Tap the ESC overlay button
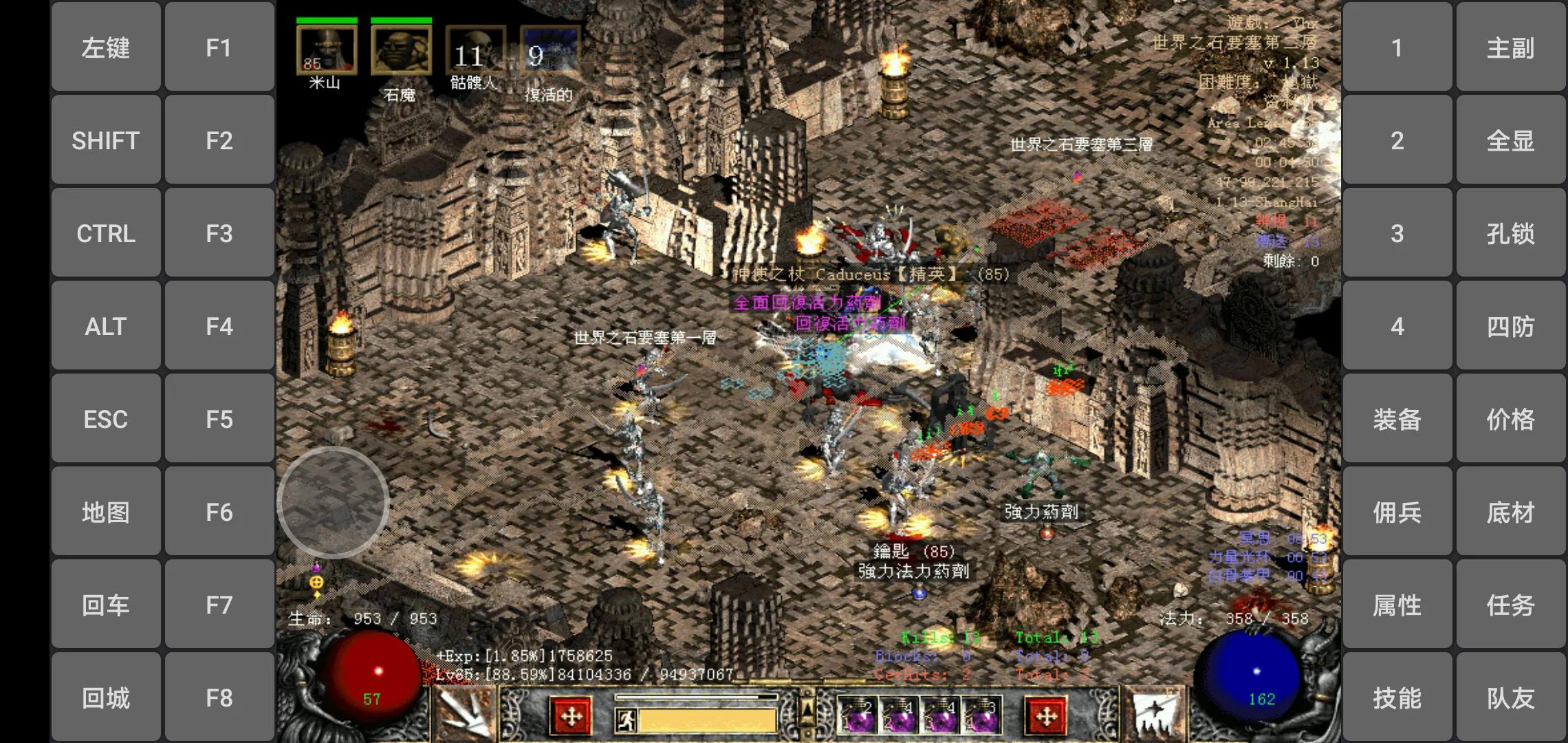Image resolution: width=1568 pixels, height=743 pixels. 106,419
